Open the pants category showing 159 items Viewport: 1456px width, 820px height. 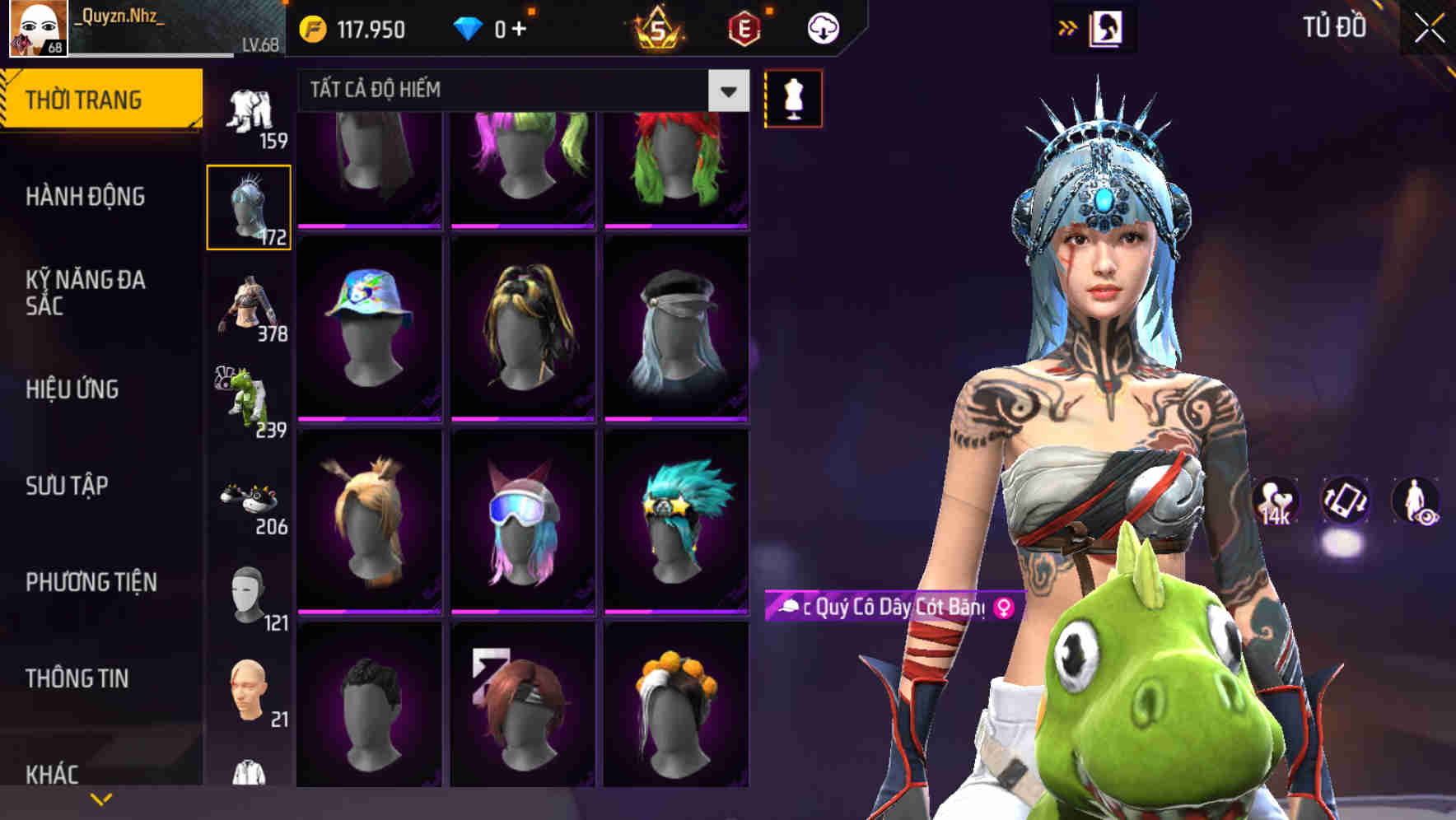tap(249, 111)
